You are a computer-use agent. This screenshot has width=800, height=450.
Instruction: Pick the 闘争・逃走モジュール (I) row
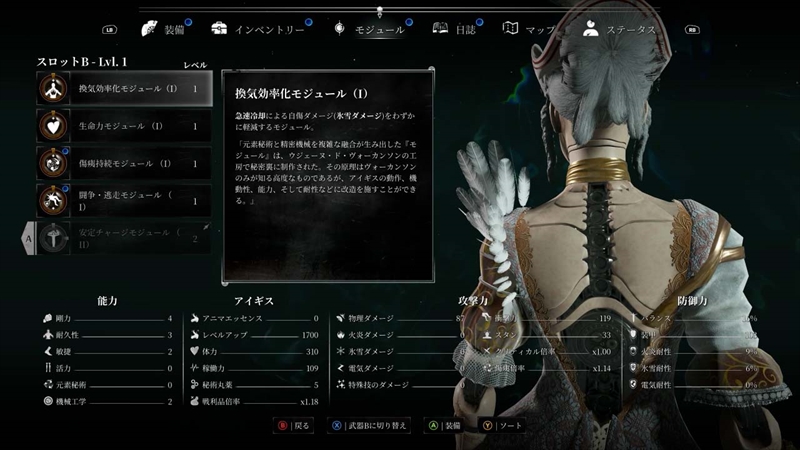click(125, 201)
